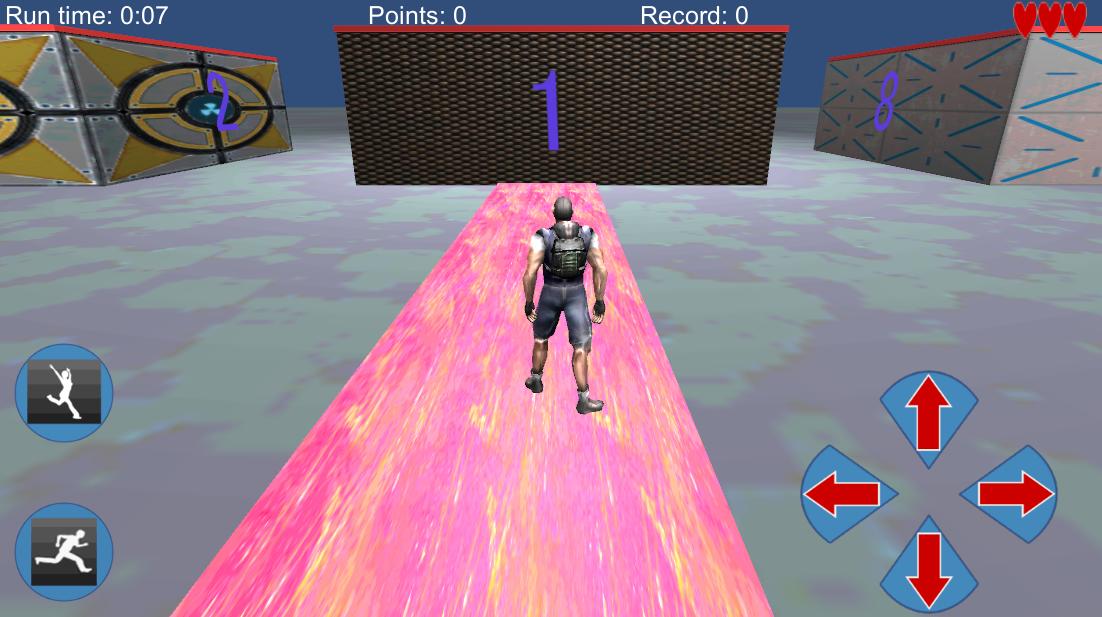Screen dimensions: 1102x617
Task: Hit the right arrow movement button
Action: pos(1012,494)
